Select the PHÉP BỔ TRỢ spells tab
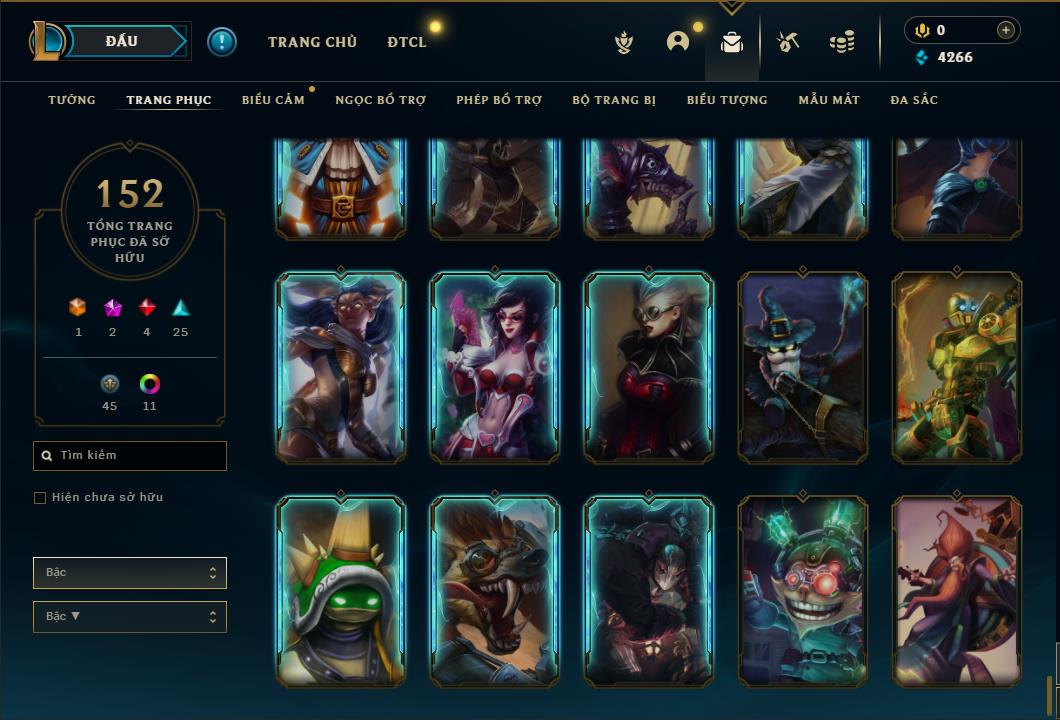 pyautogui.click(x=499, y=100)
